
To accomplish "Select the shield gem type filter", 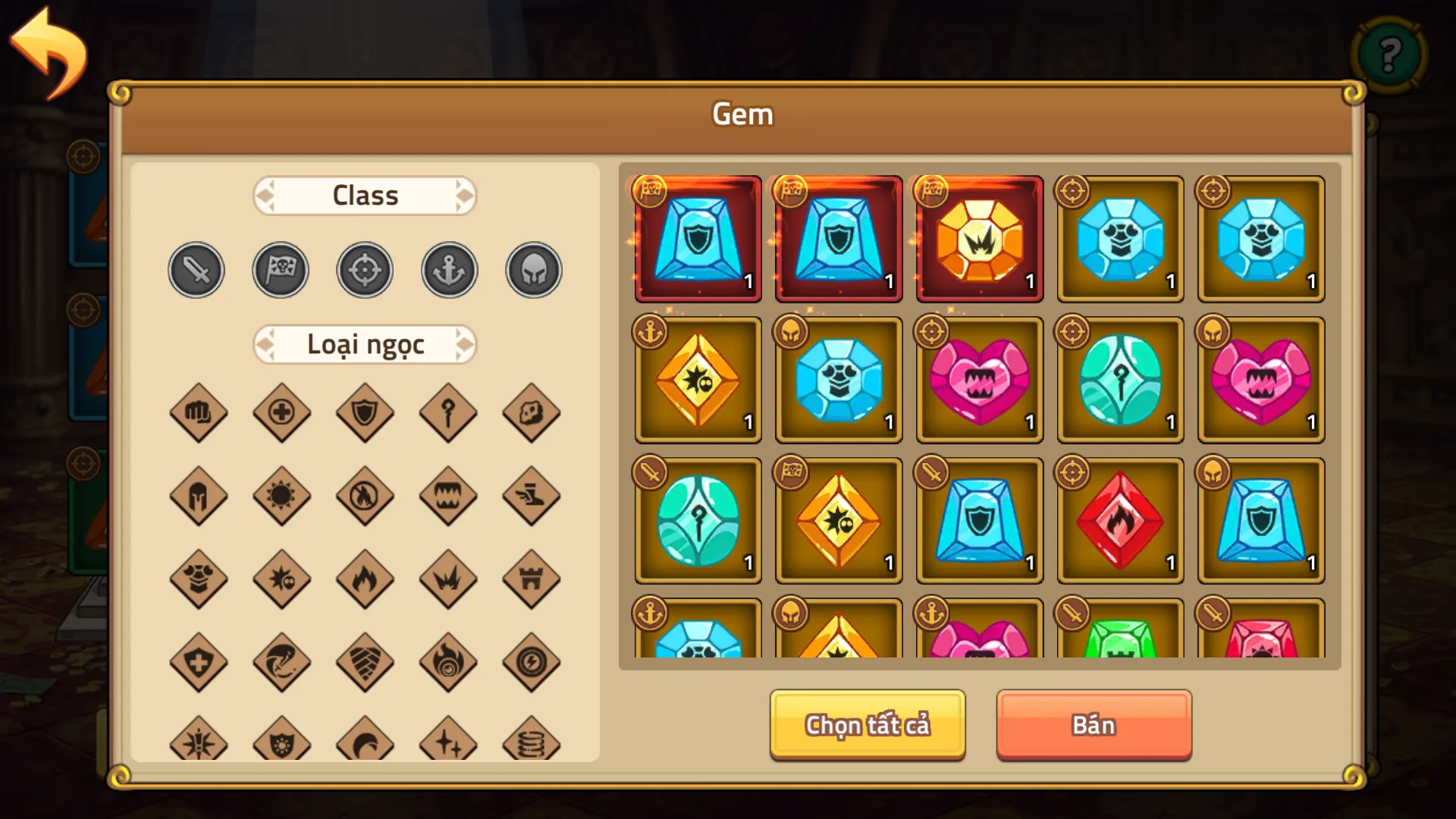I will coord(365,413).
